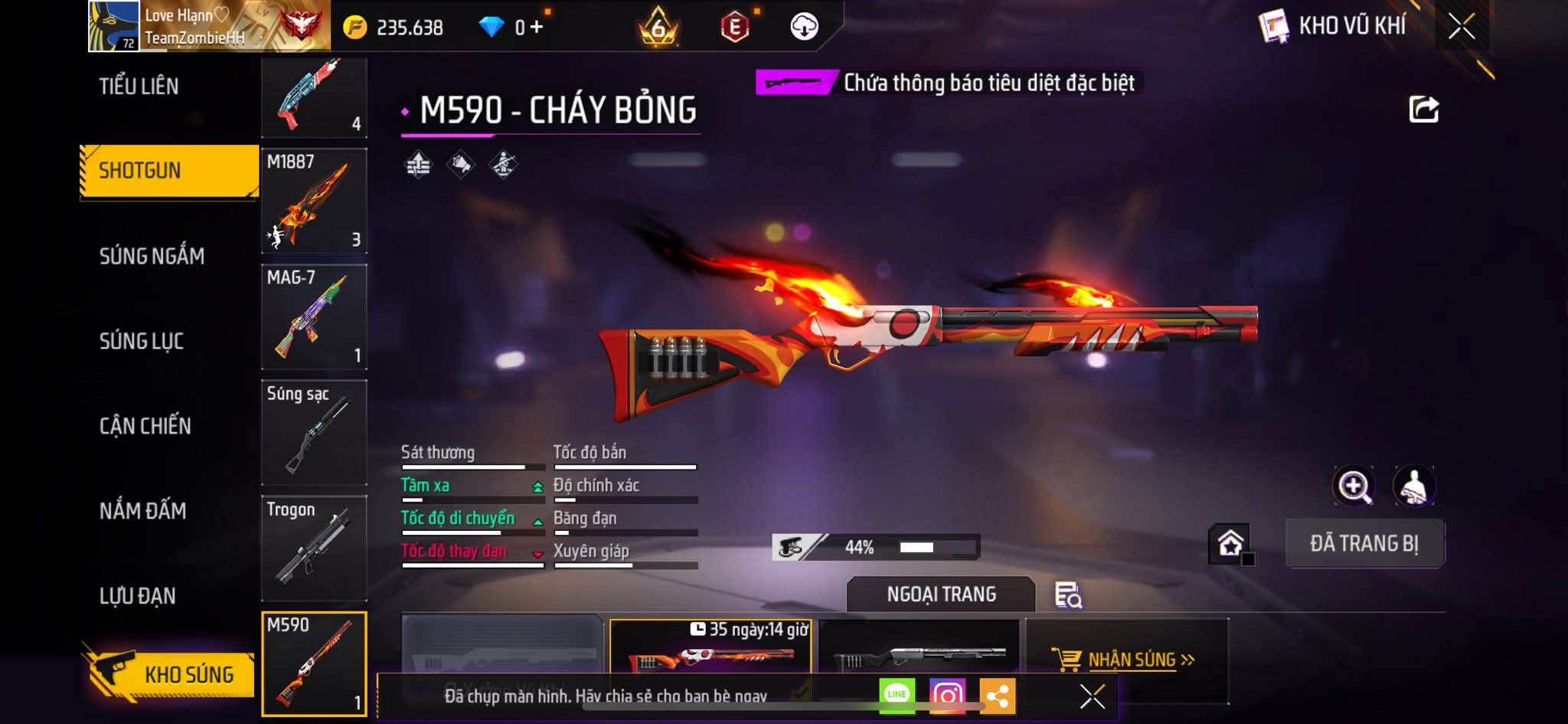Share the M590 skin via share icon

click(x=1423, y=110)
